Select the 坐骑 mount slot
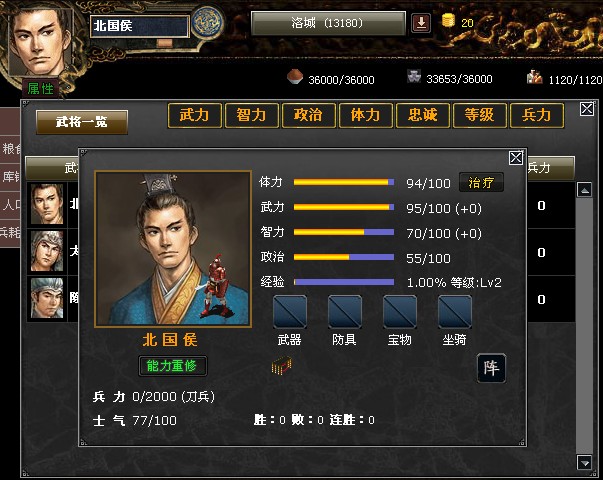The width and height of the screenshot is (603, 480). [x=454, y=311]
